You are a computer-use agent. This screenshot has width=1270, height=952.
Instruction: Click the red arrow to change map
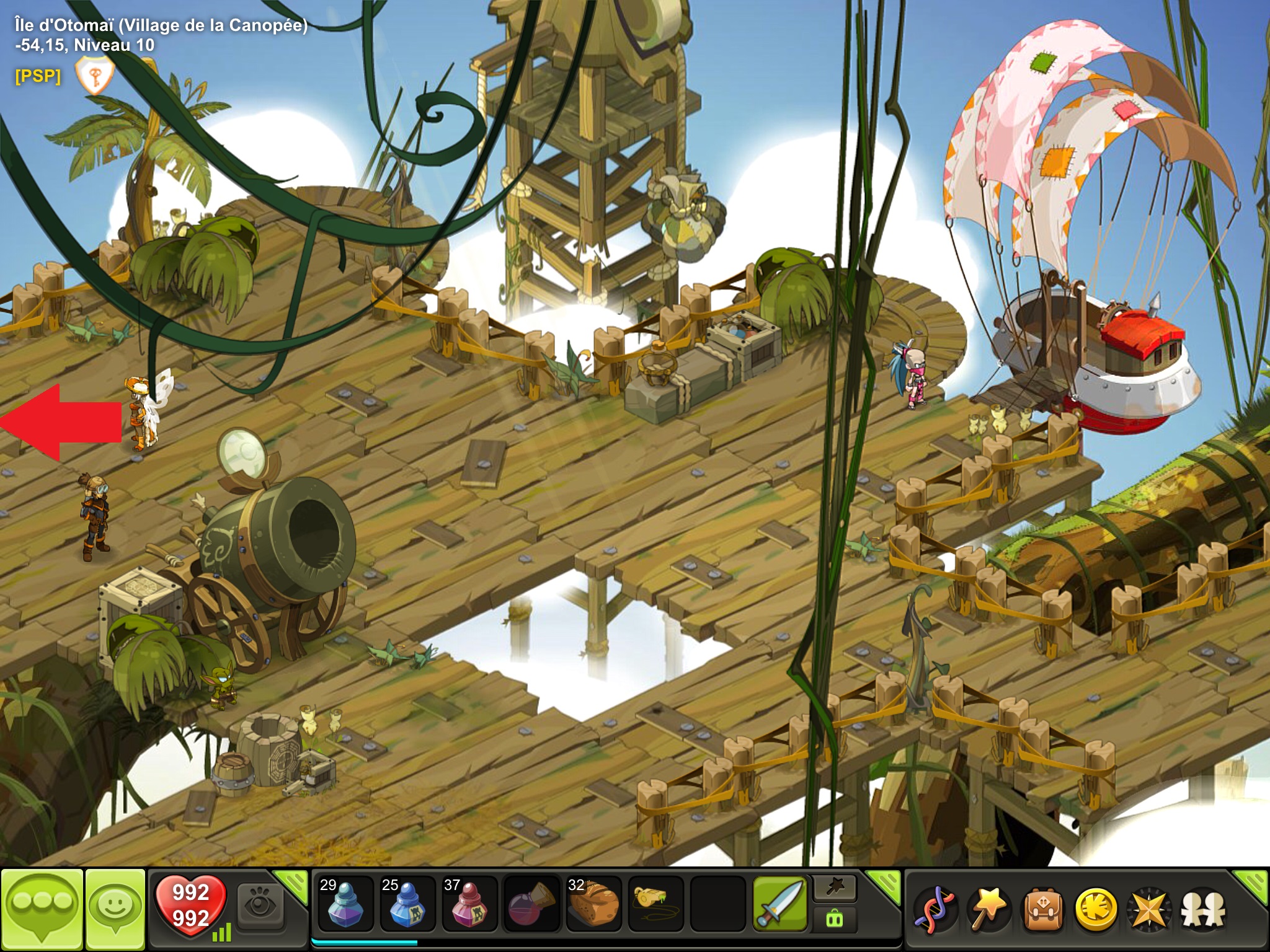tap(61, 423)
